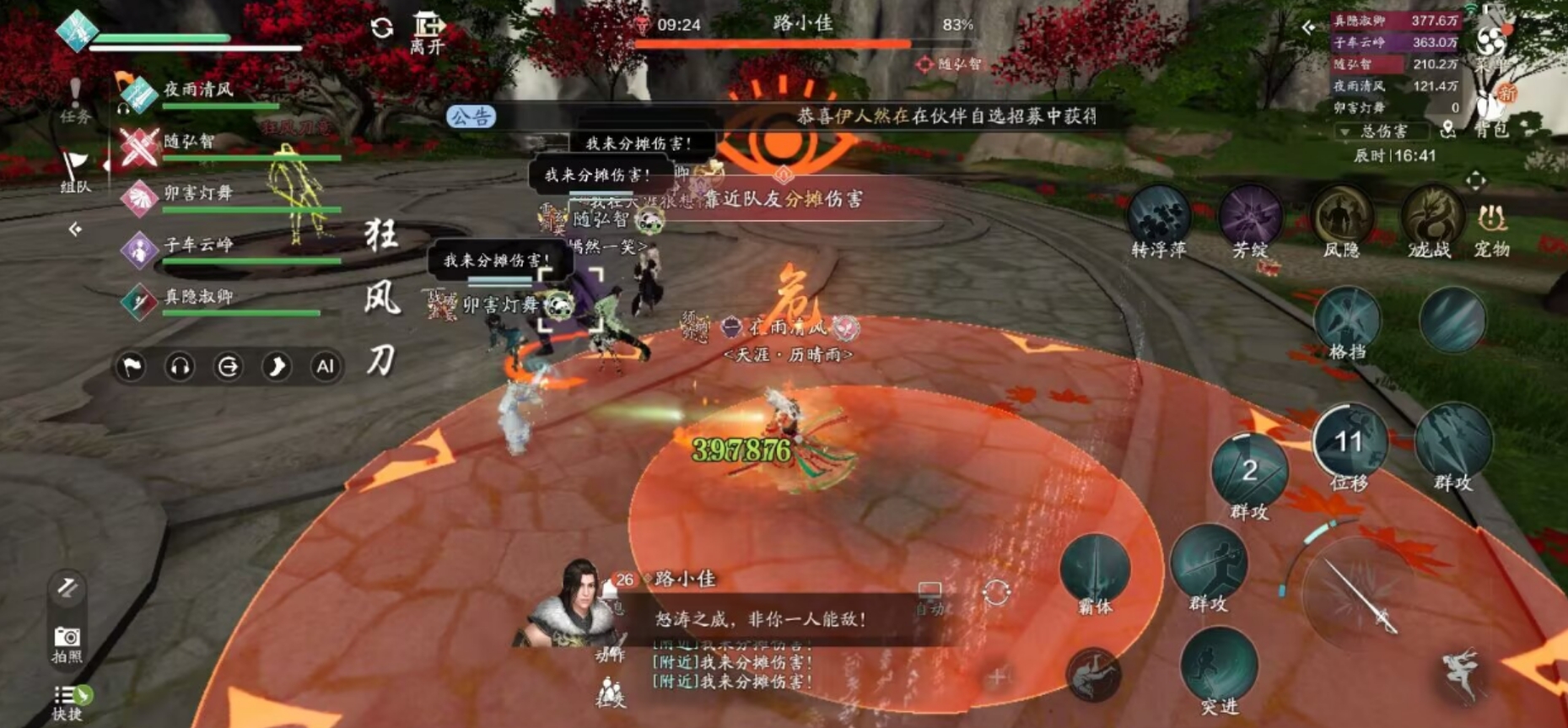Toggle the headphones voice chat icon
The height and width of the screenshot is (728, 1568).
[179, 367]
